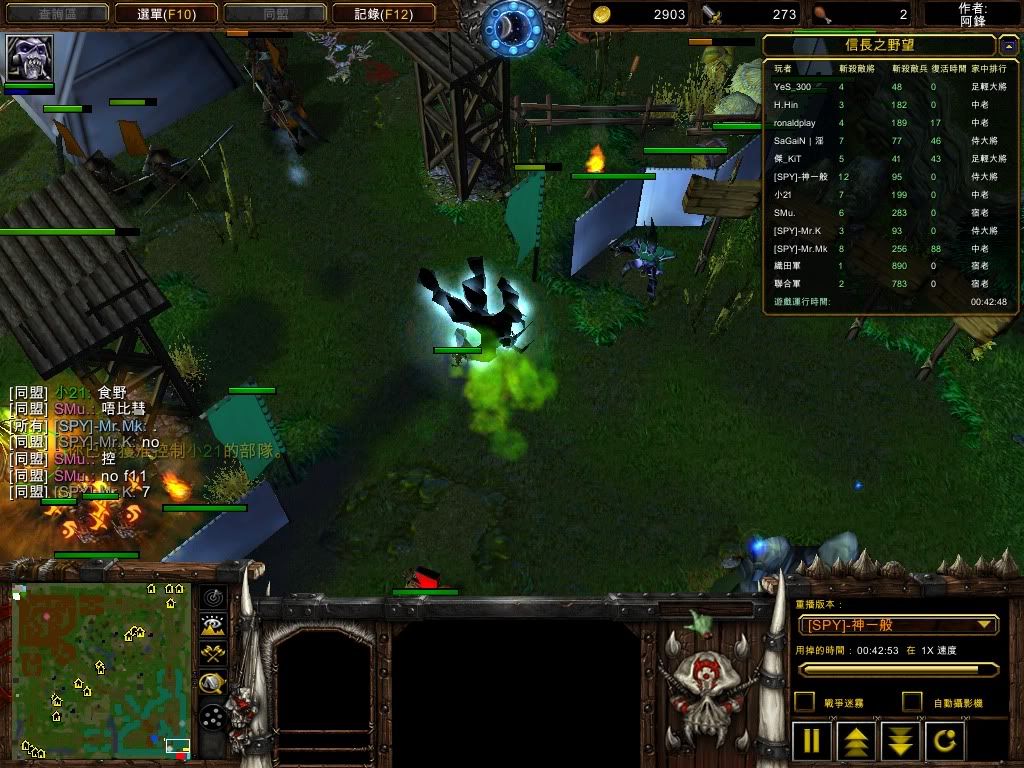Enable the 戰爭迷霧 fog of war checkbox

pos(804,702)
